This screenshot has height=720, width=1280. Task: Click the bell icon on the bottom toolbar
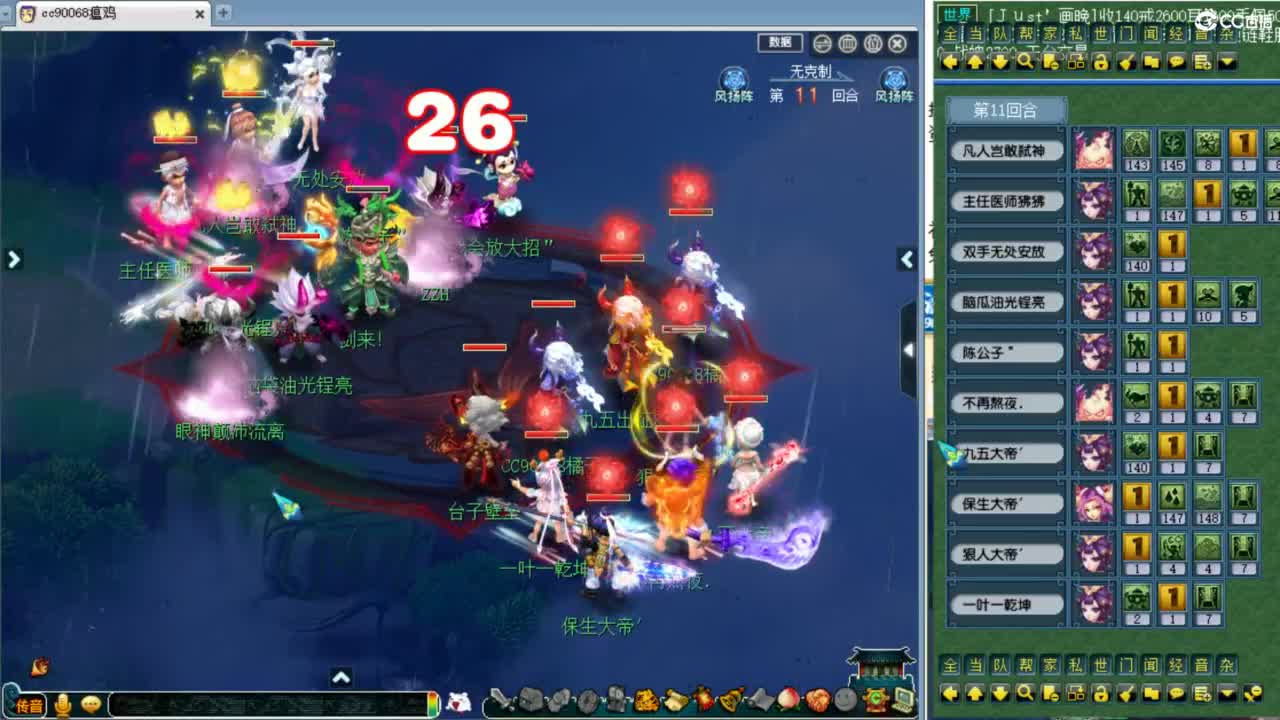[731, 701]
